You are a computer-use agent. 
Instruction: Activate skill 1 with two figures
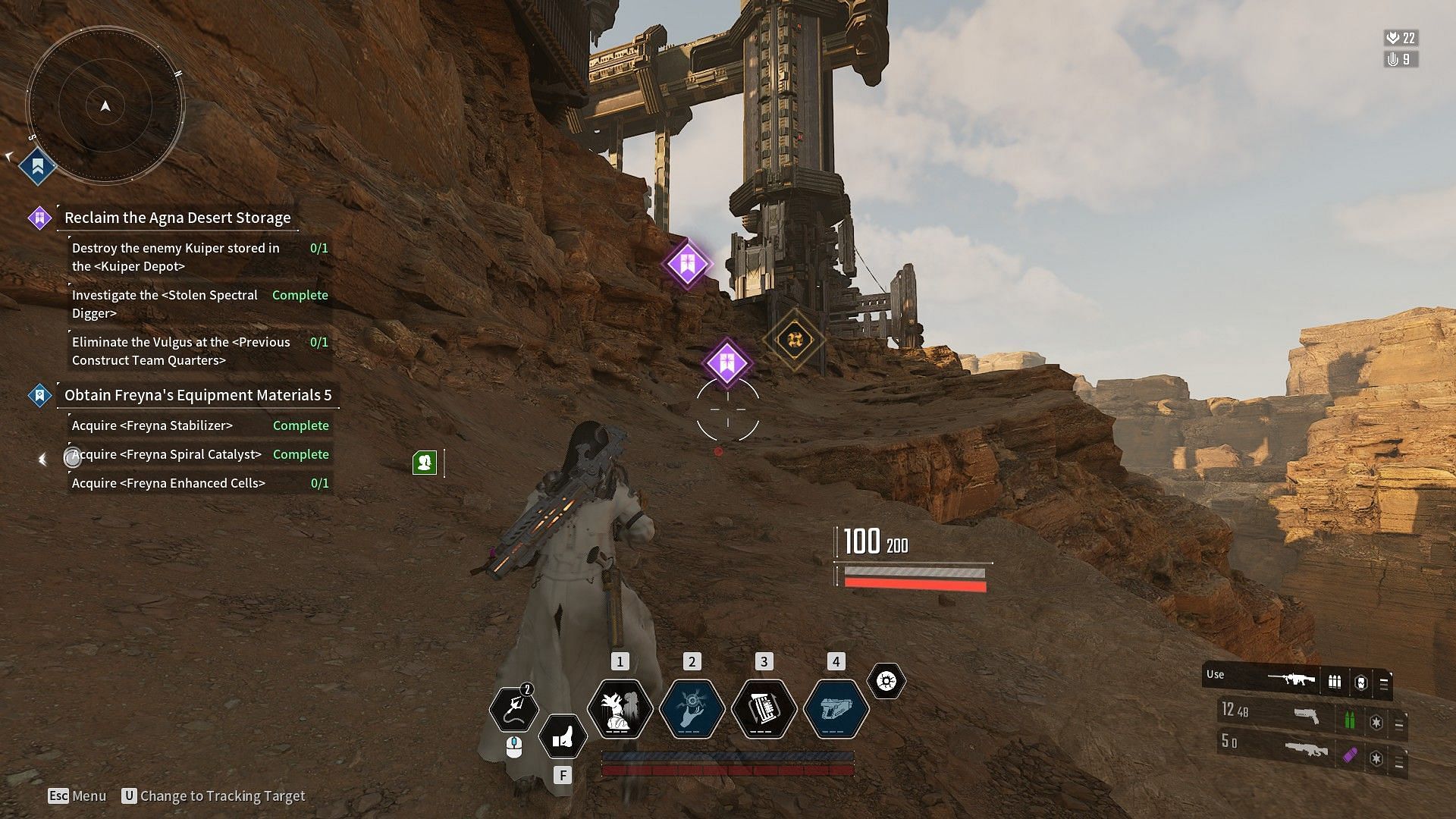point(620,709)
